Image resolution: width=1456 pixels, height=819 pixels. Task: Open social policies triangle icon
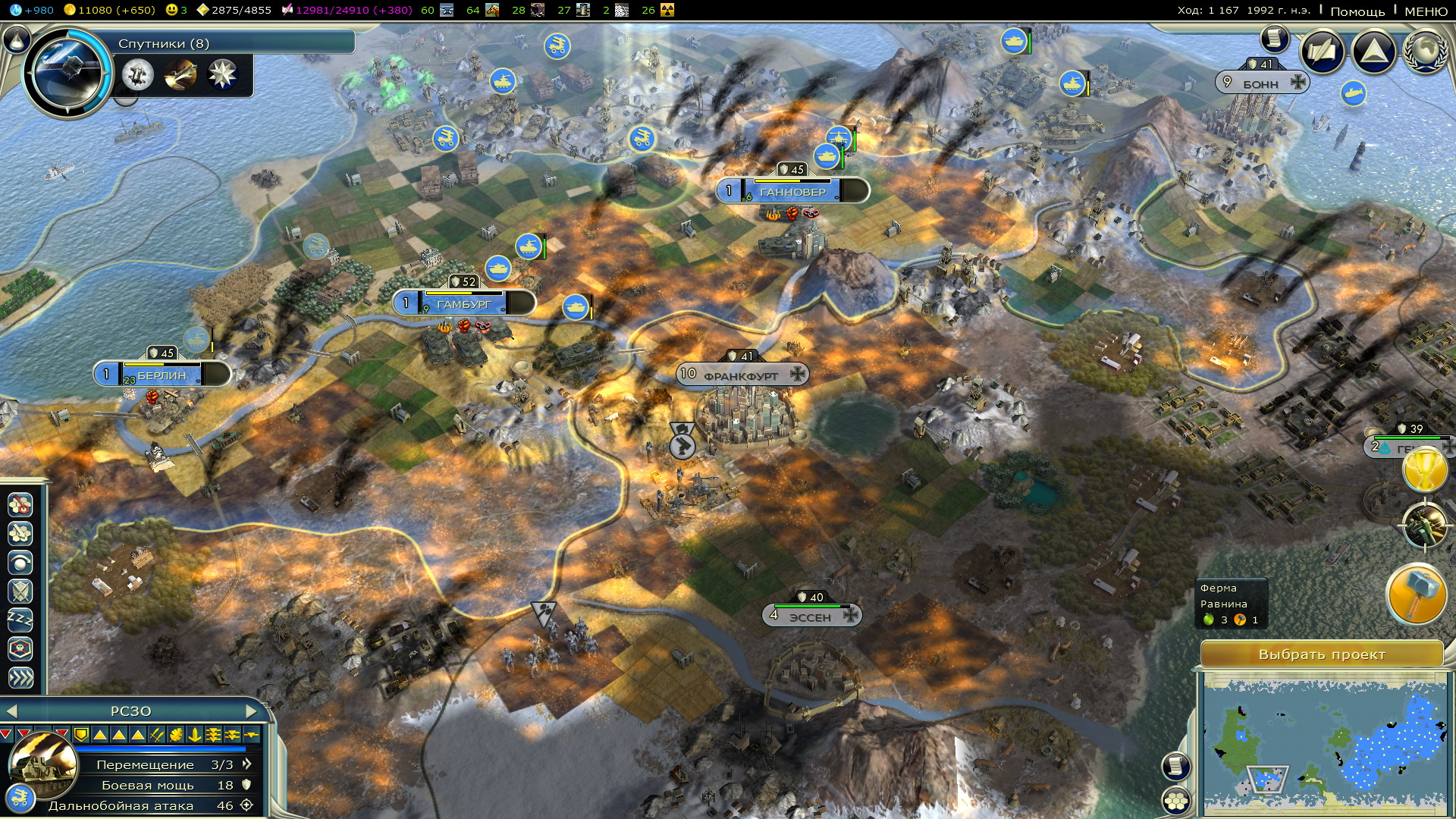click(1373, 52)
